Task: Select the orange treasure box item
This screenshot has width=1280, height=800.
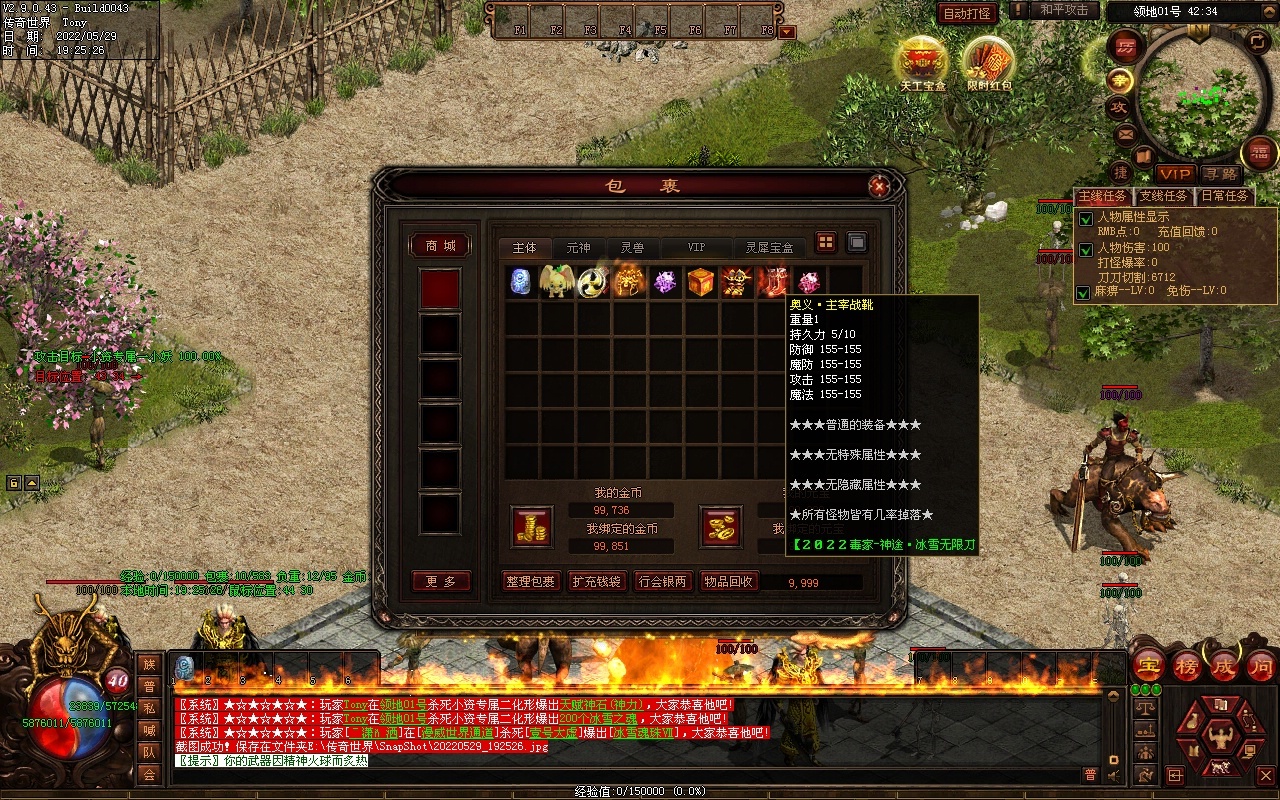Action: click(x=701, y=282)
